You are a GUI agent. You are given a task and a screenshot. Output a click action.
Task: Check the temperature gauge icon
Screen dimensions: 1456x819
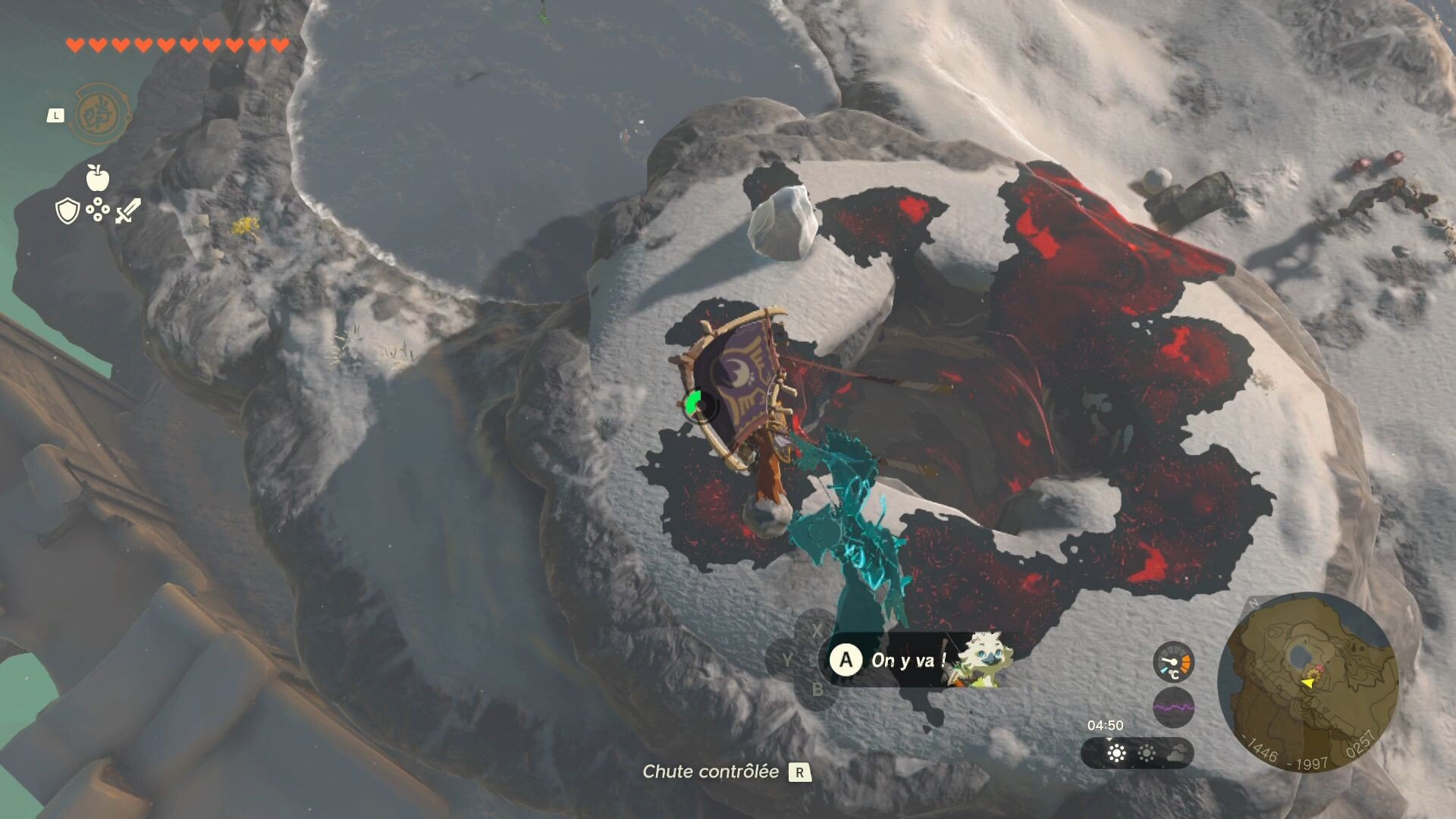(1173, 662)
